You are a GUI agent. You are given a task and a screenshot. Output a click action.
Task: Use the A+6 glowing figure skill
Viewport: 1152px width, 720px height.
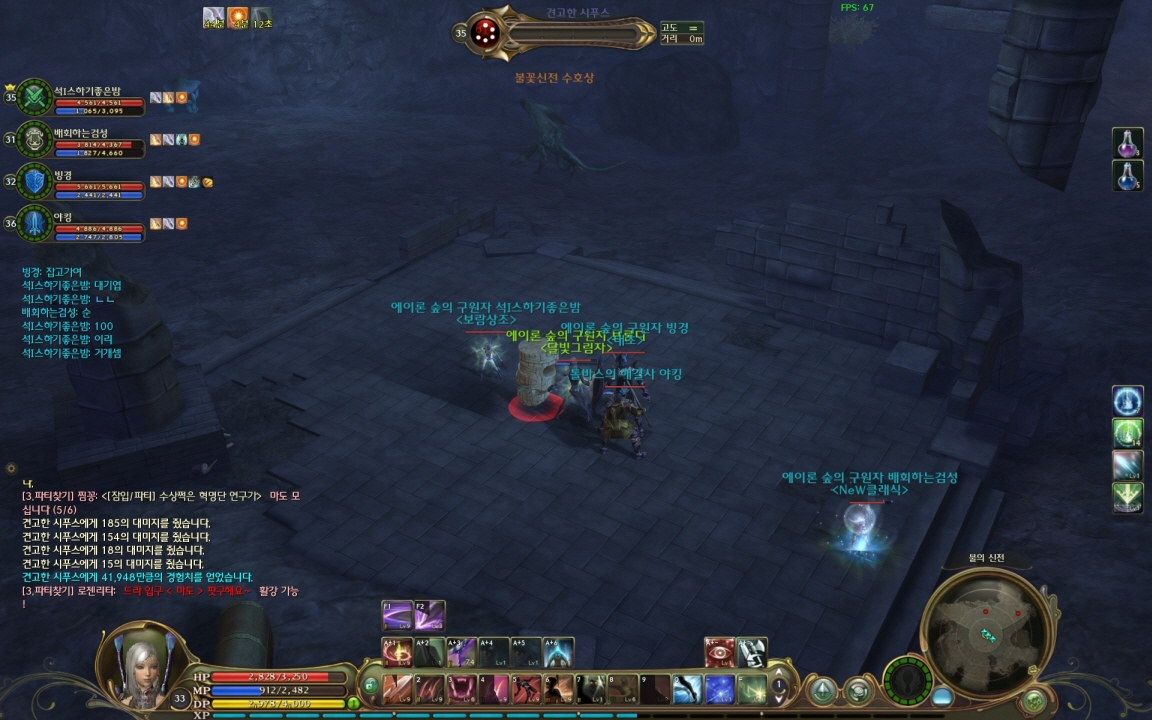[x=558, y=652]
